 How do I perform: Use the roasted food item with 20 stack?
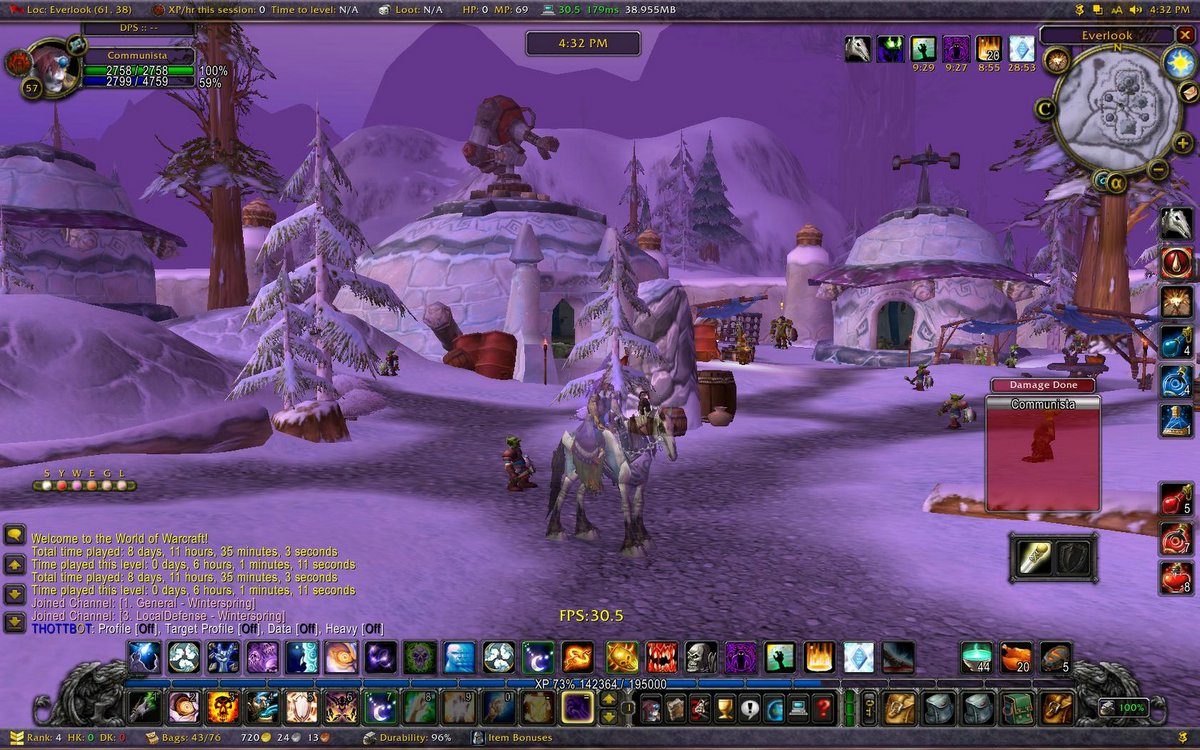(x=1016, y=657)
